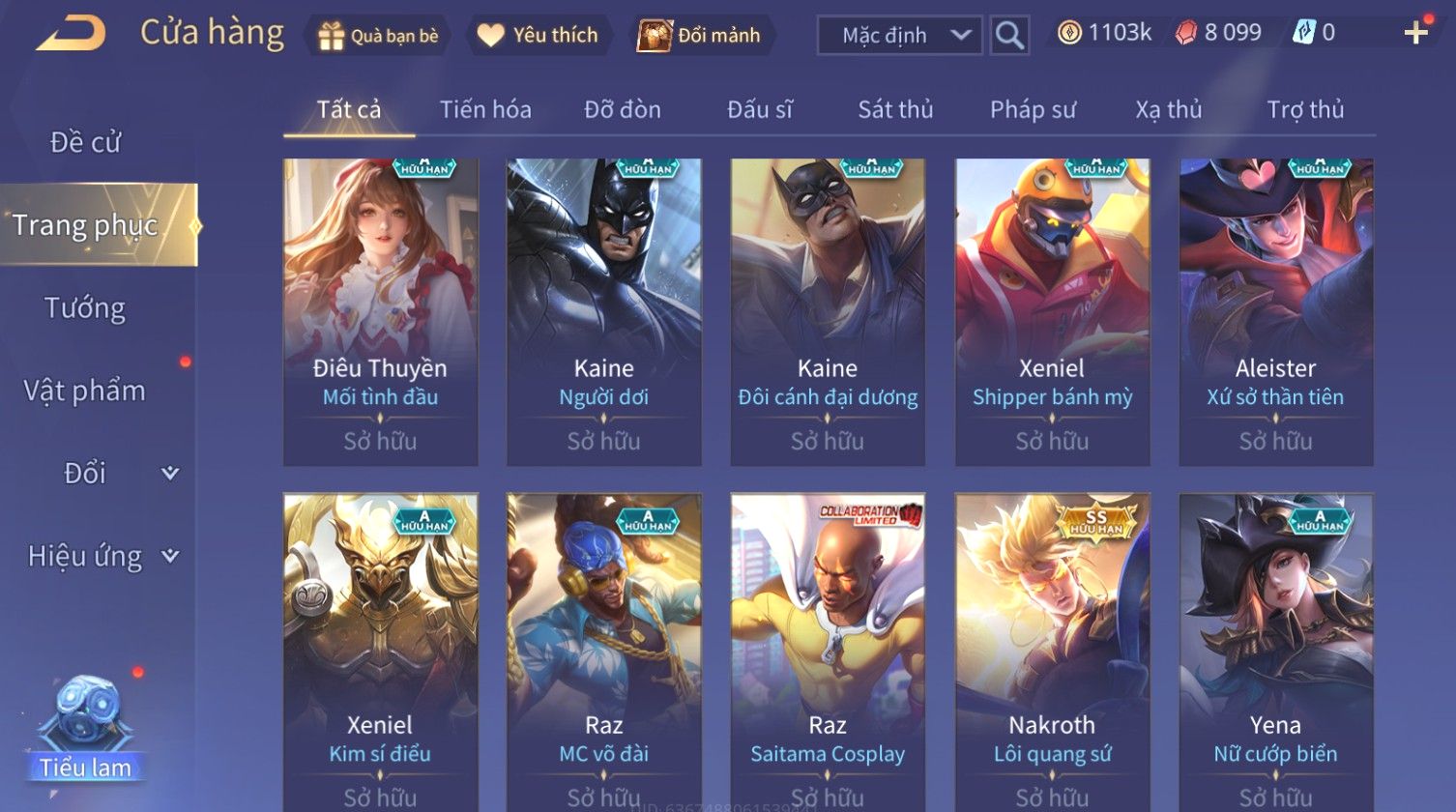Open the Vật phẩm items section
1456x812 pixels.
[x=85, y=391]
